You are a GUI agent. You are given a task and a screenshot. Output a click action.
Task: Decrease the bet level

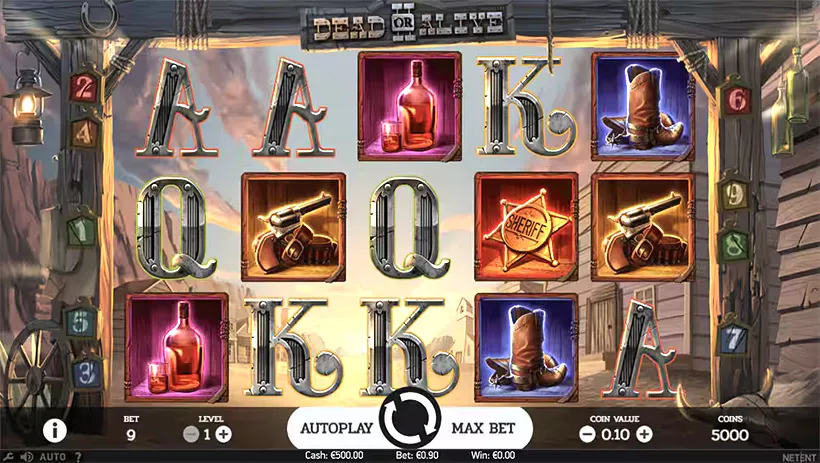click(x=191, y=434)
